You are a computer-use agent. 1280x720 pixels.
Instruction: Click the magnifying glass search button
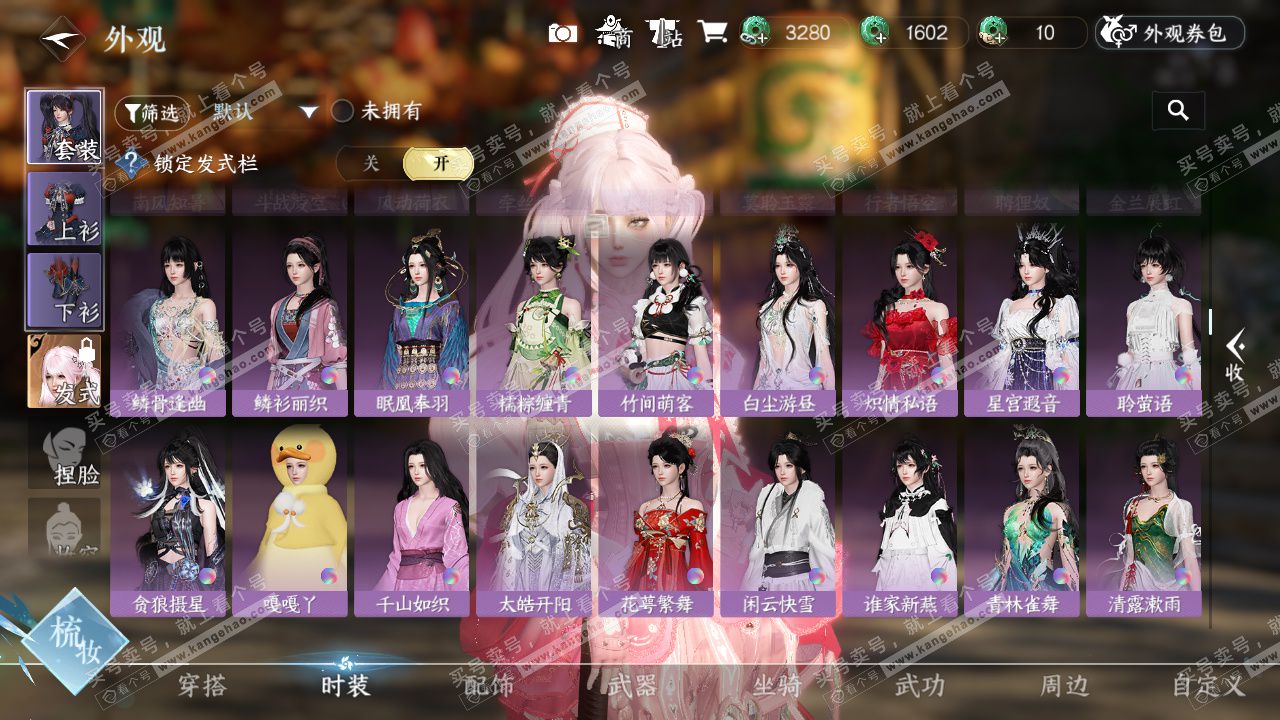[x=1178, y=111]
